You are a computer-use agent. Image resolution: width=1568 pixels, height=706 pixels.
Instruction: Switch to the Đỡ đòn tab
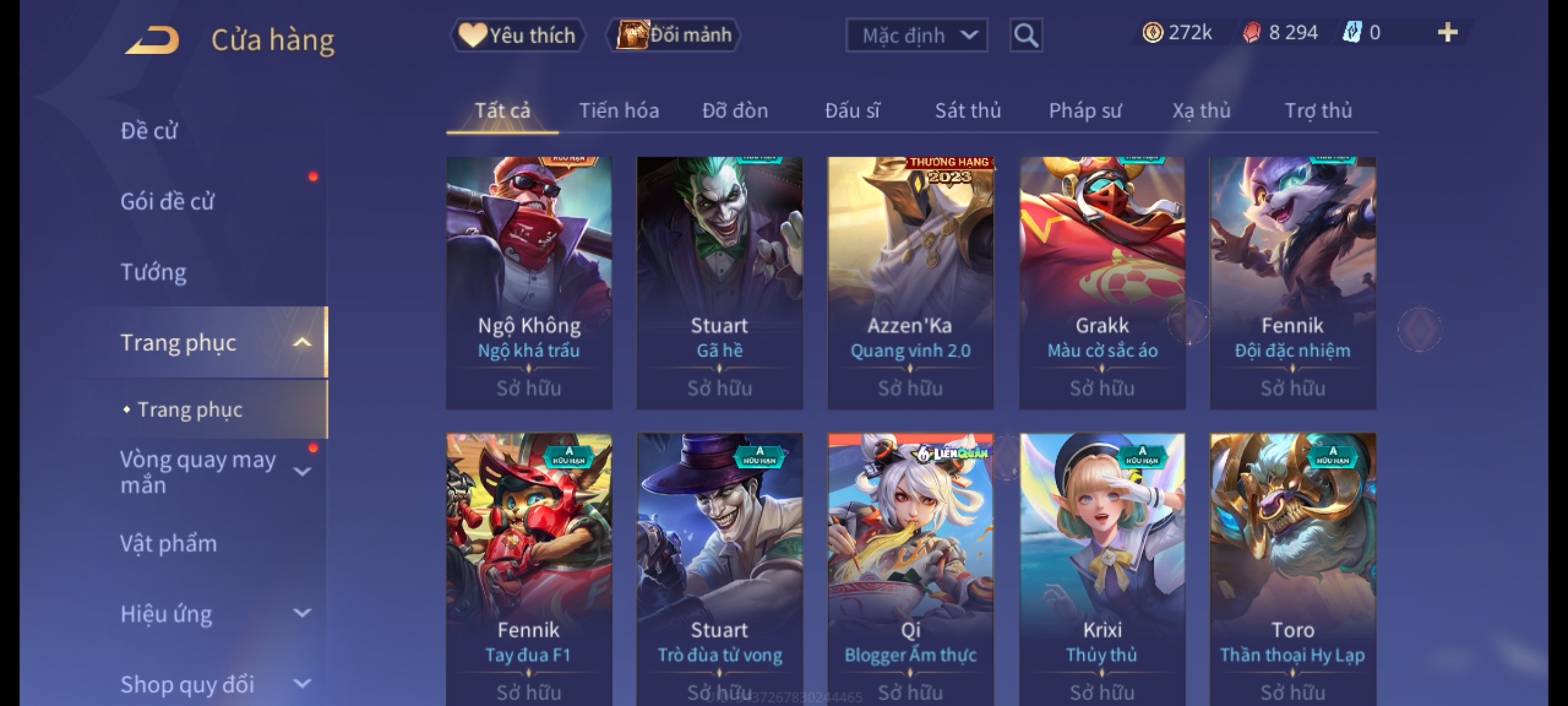click(x=735, y=110)
